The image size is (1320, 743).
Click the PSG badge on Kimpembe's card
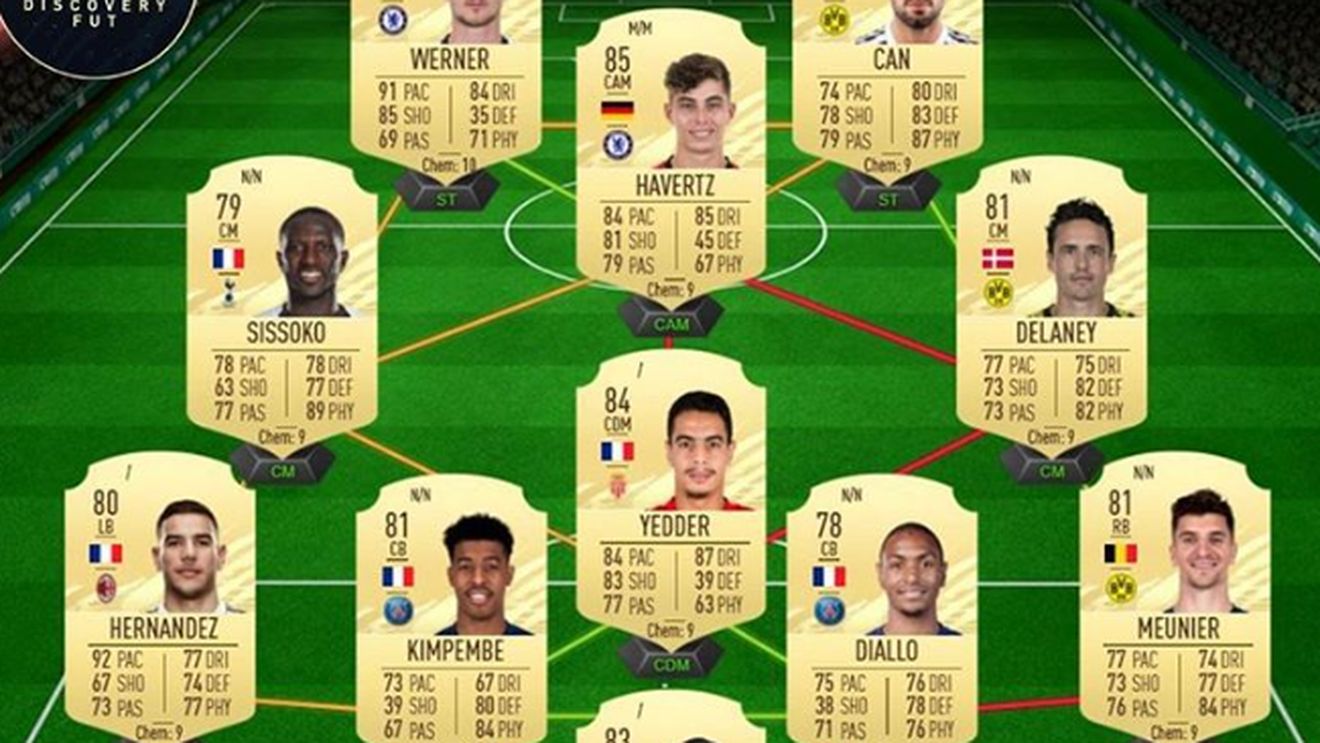(x=398, y=608)
